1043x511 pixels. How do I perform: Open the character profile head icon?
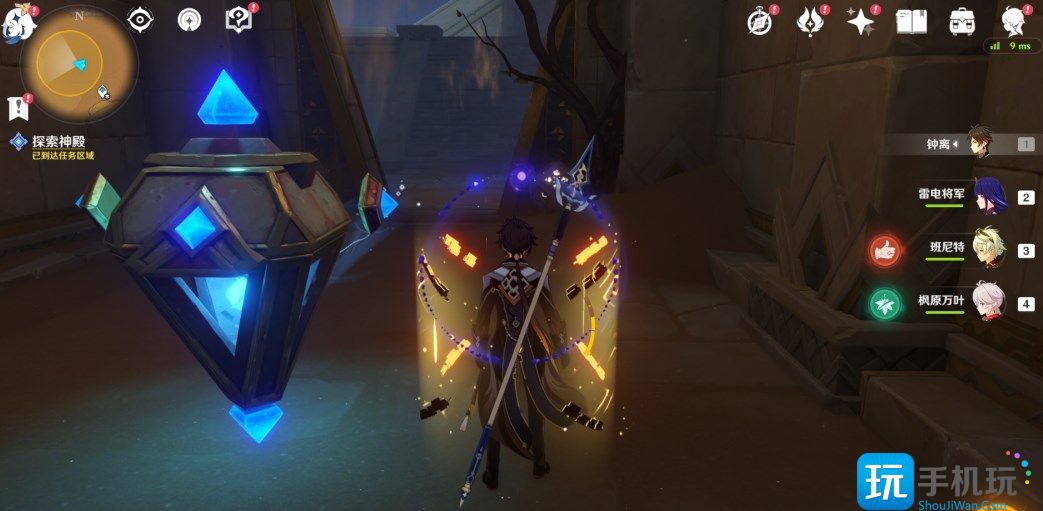[1014, 21]
